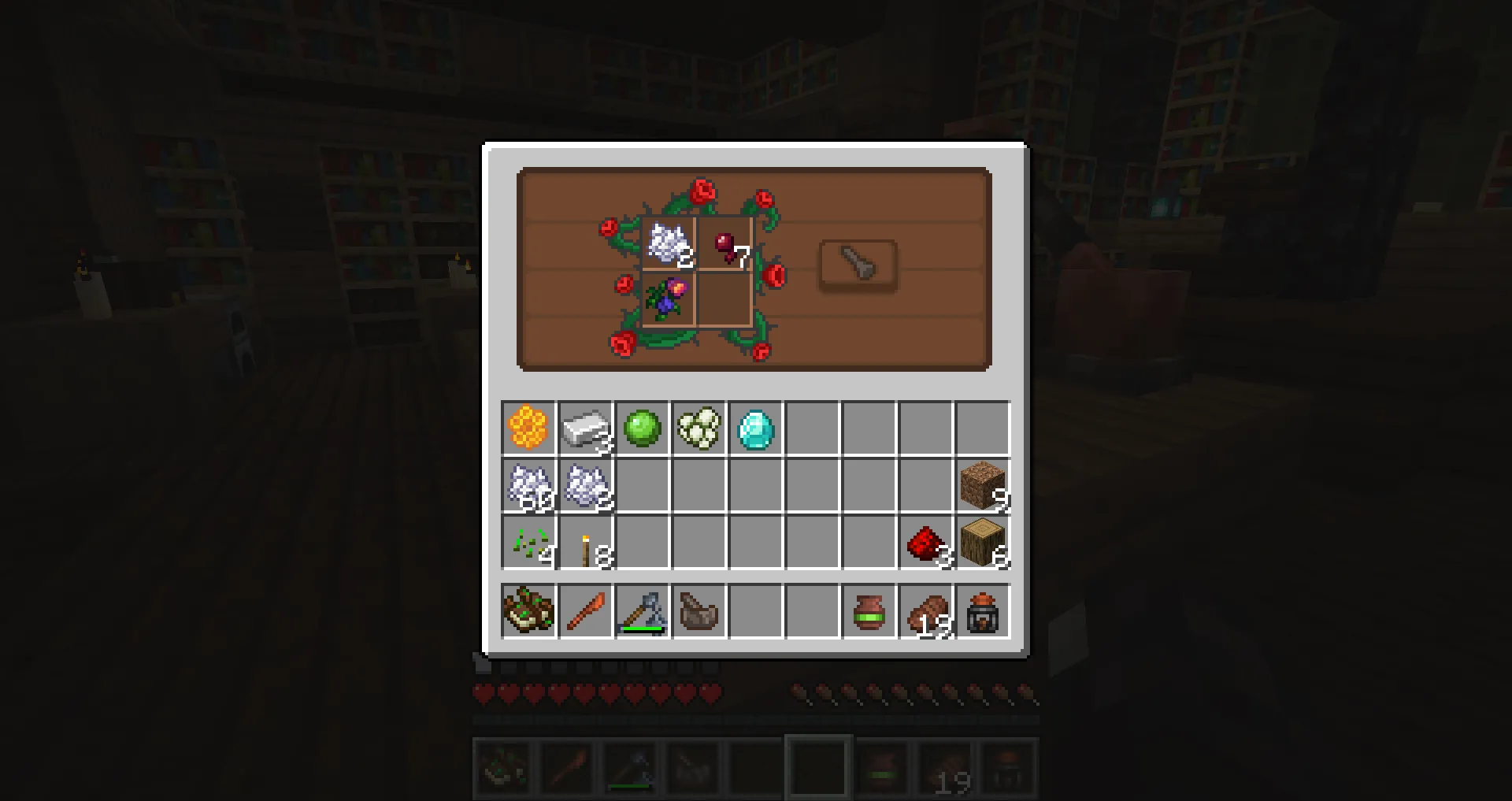This screenshot has height=801, width=1512.
Task: Take the cobweb from the crafting grid
Action: pos(669,244)
